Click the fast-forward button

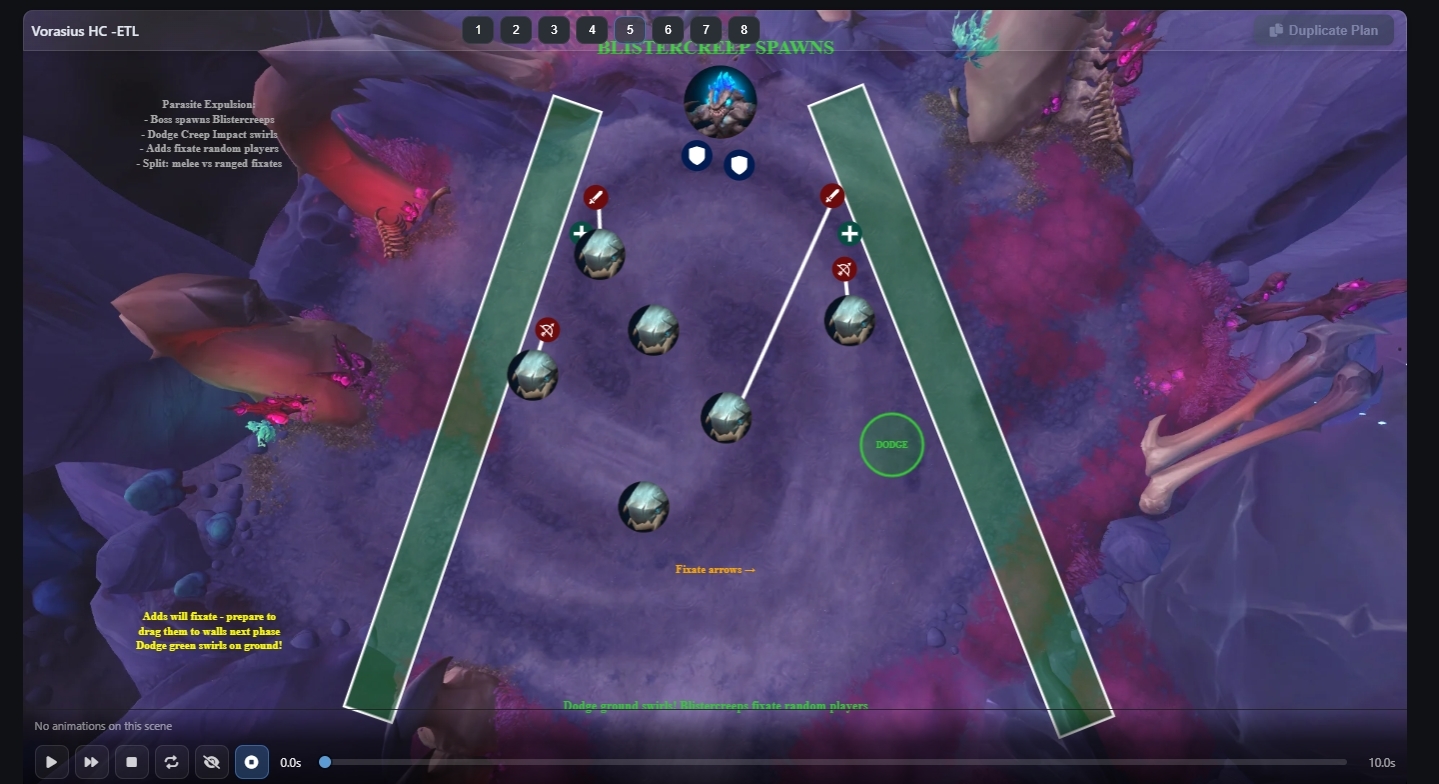click(91, 762)
